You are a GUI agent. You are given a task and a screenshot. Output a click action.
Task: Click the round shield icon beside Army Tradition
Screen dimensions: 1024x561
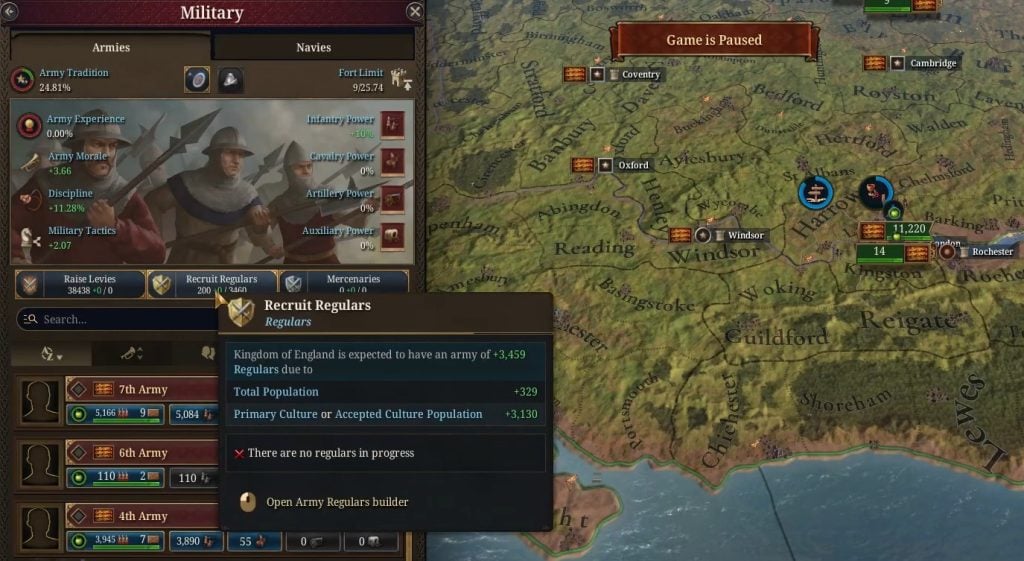197,80
